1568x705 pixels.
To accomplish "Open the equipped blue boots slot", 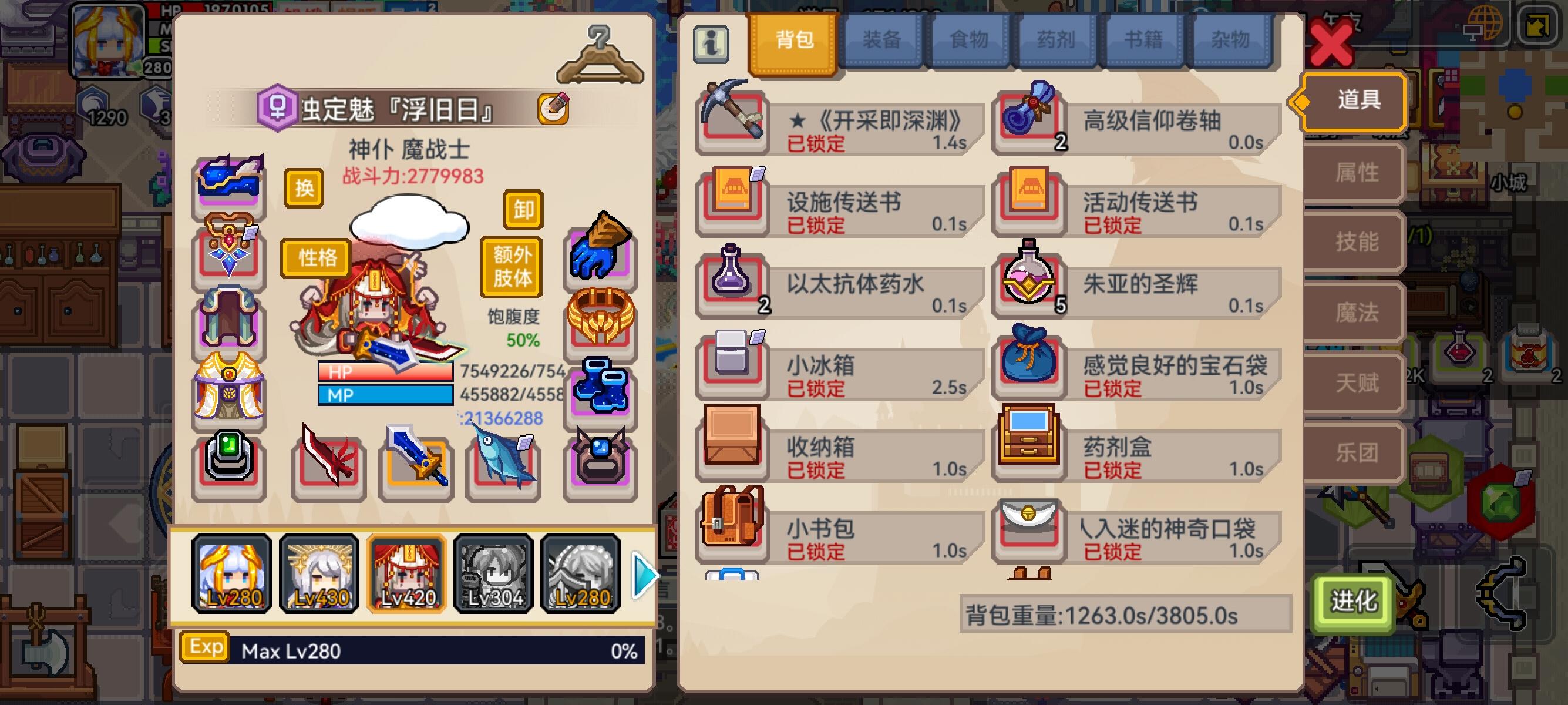I will (600, 385).
